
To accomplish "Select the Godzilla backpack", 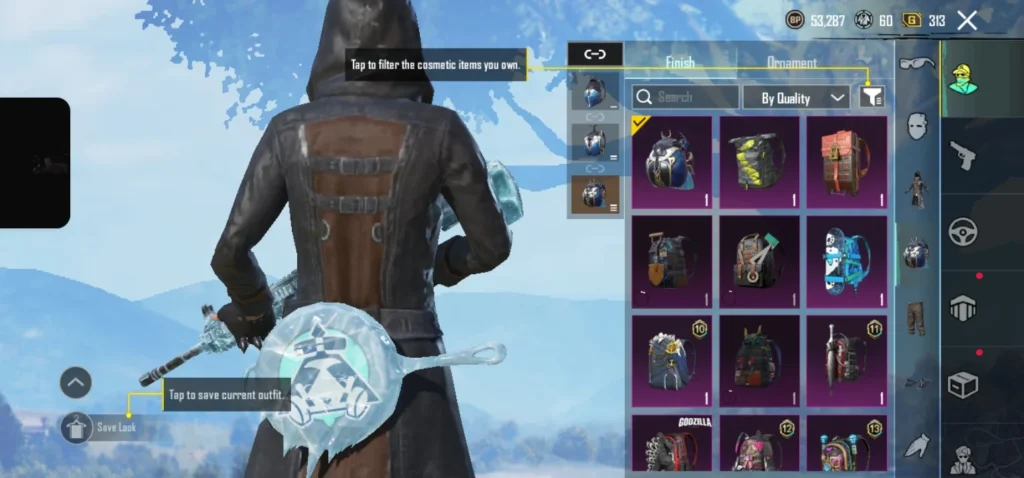I will [x=672, y=444].
